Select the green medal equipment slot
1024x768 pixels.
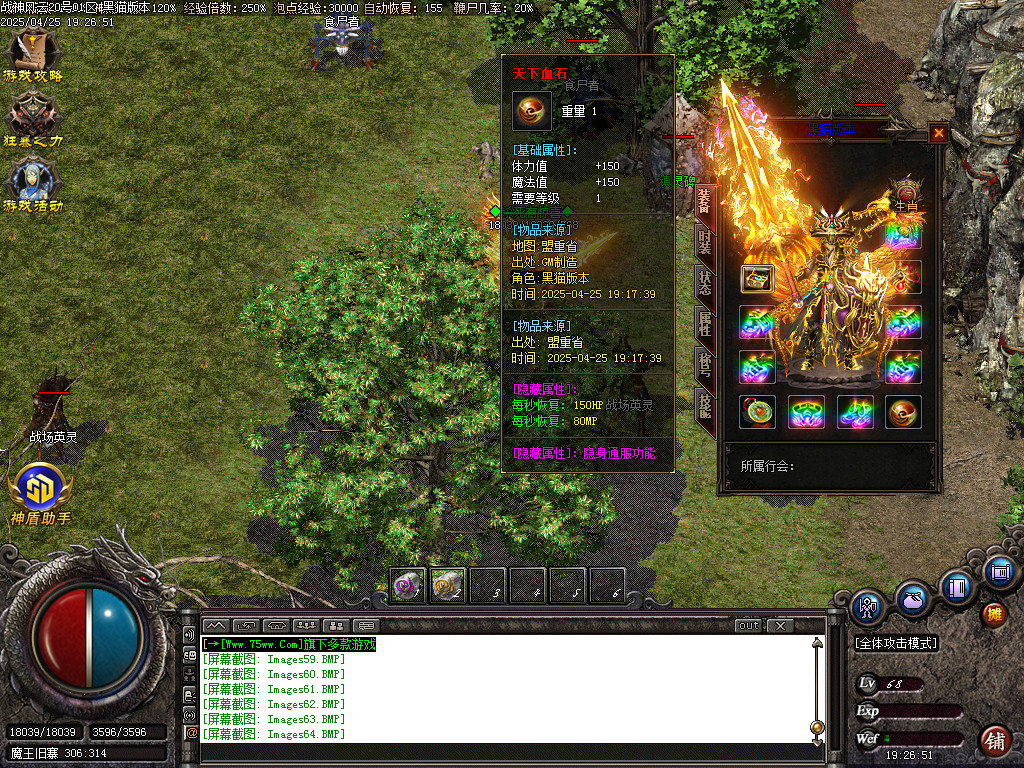point(757,412)
